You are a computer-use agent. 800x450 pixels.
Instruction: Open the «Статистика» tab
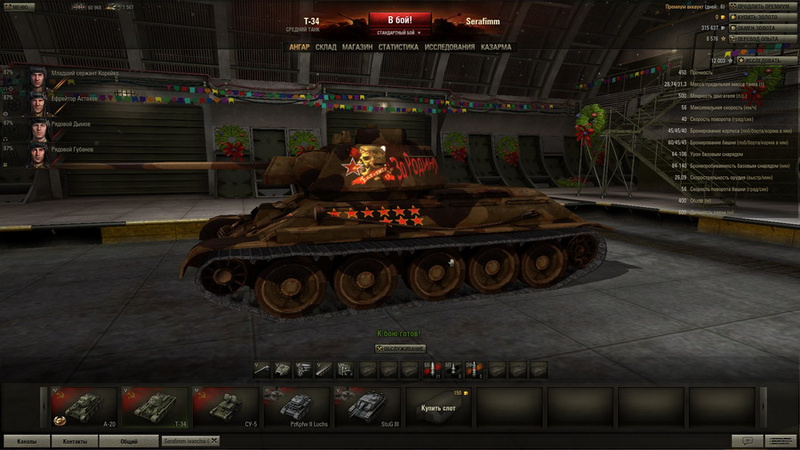click(x=398, y=47)
